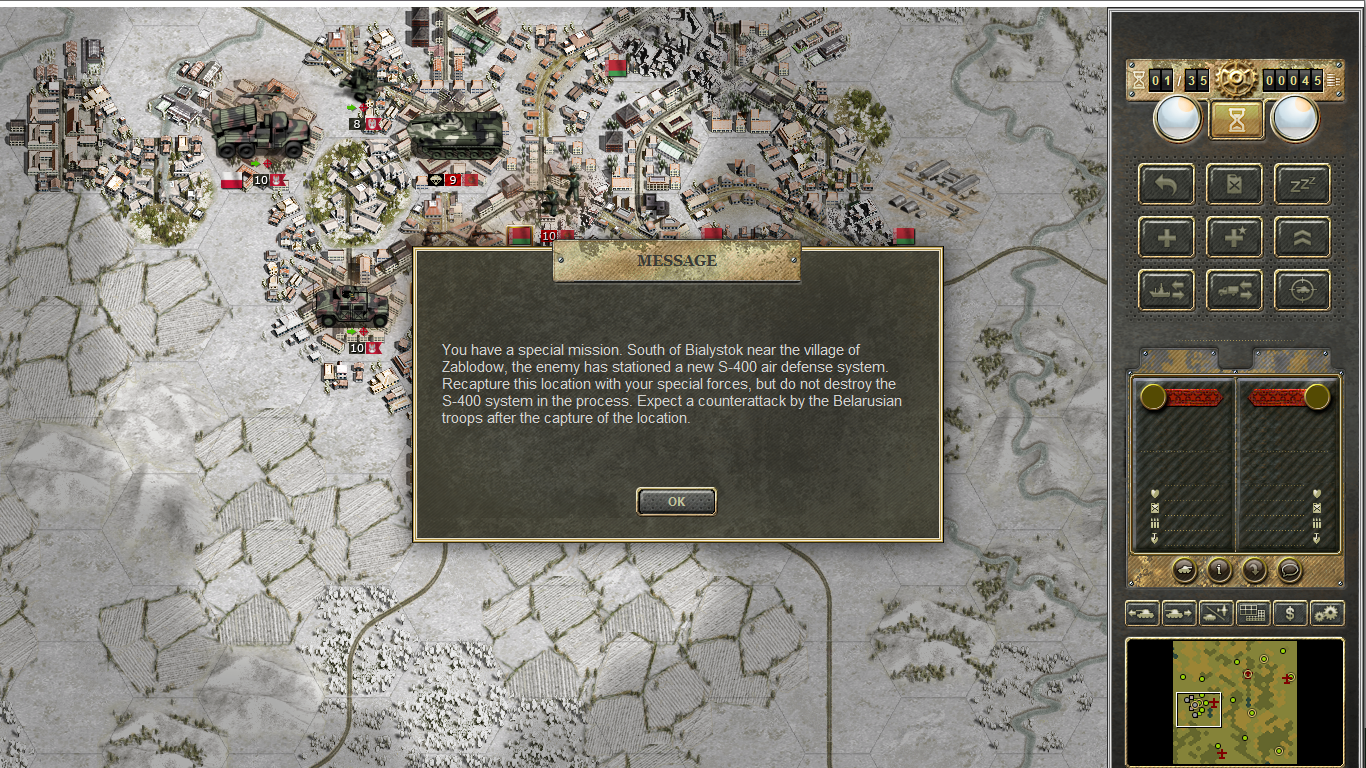Click the ship embark button
Image resolution: width=1366 pixels, height=768 pixels.
click(1166, 291)
